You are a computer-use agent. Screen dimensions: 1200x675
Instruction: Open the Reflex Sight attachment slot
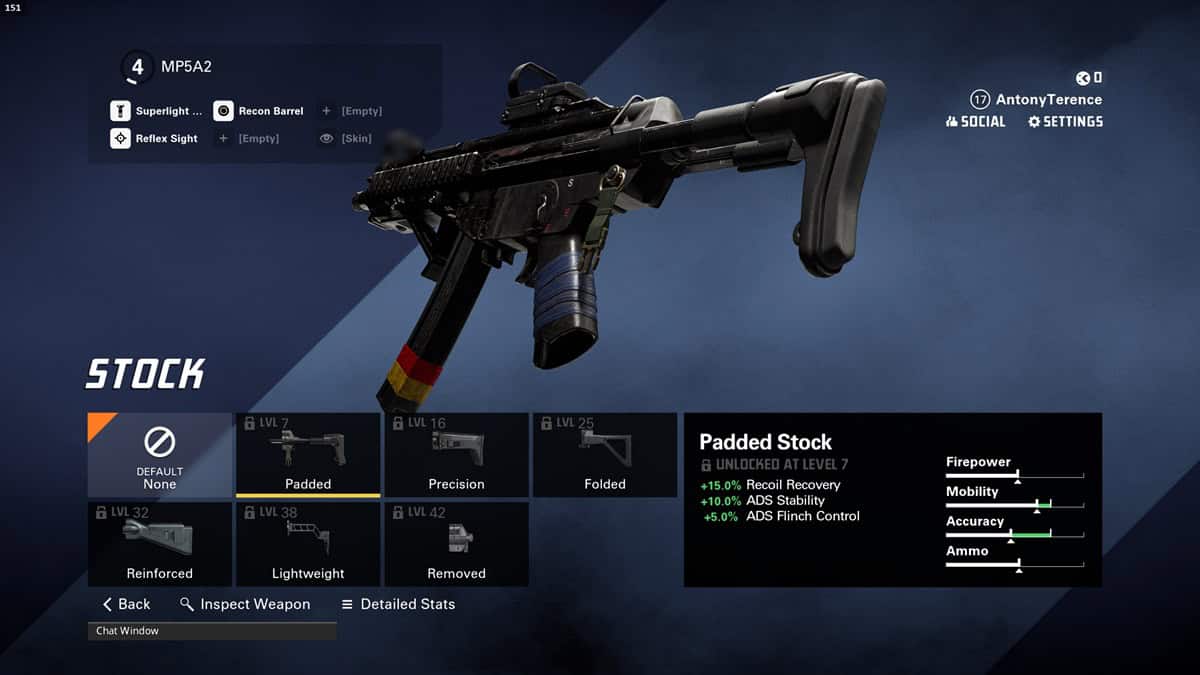point(155,139)
